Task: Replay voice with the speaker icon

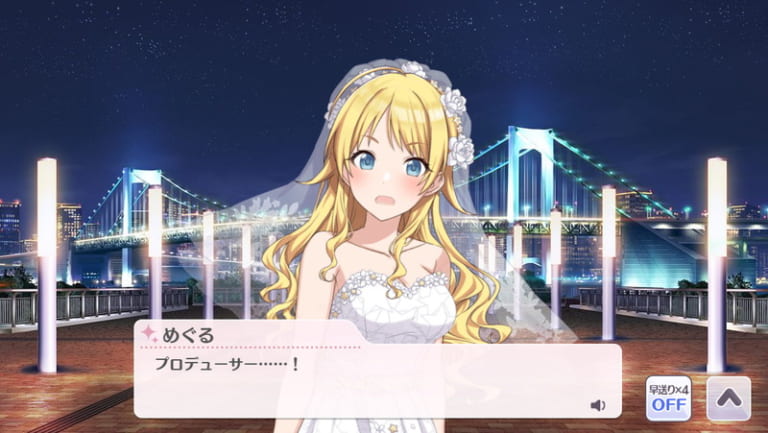Action: coord(598,405)
